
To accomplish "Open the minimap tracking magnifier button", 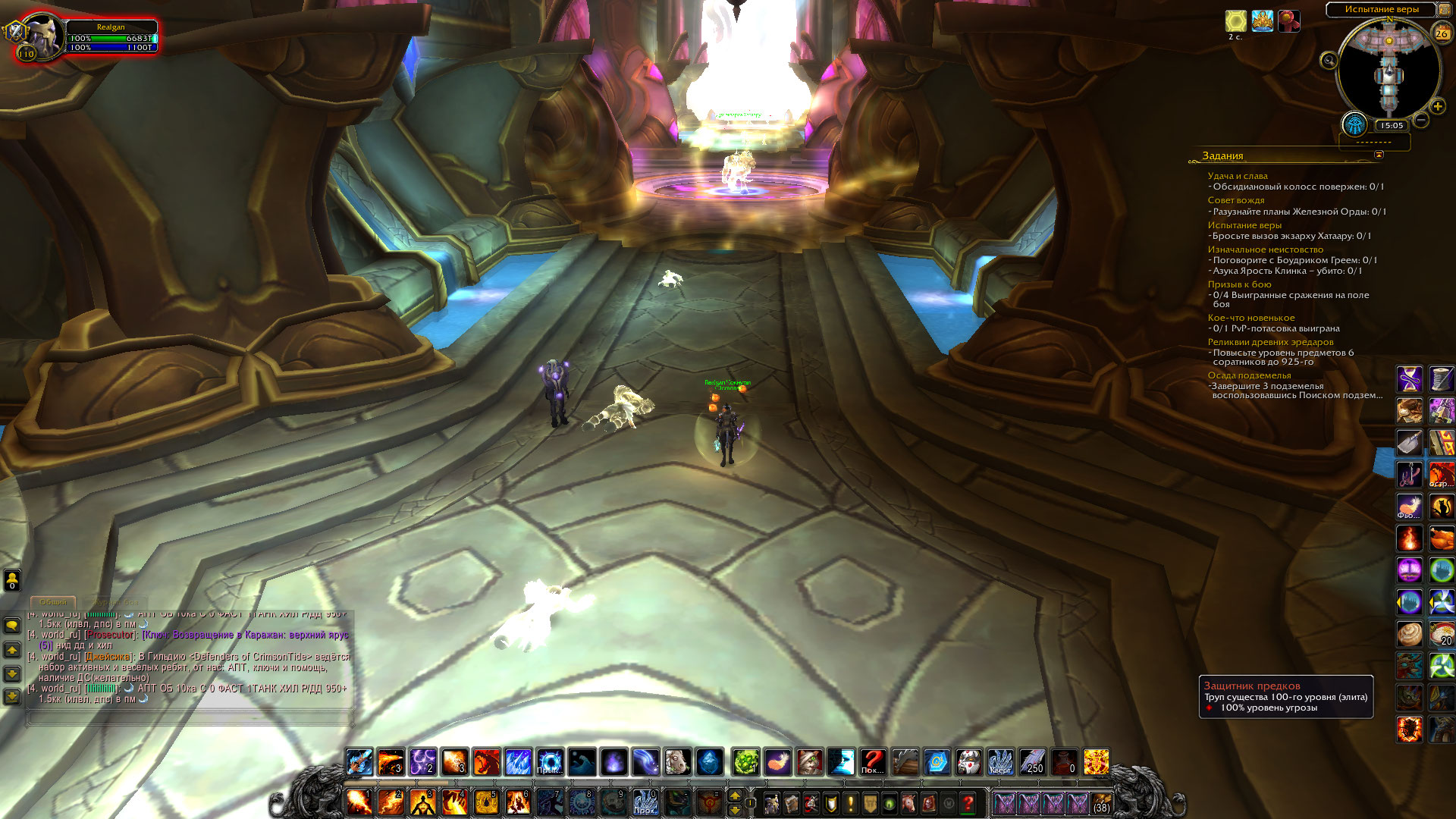I will pos(1329,61).
